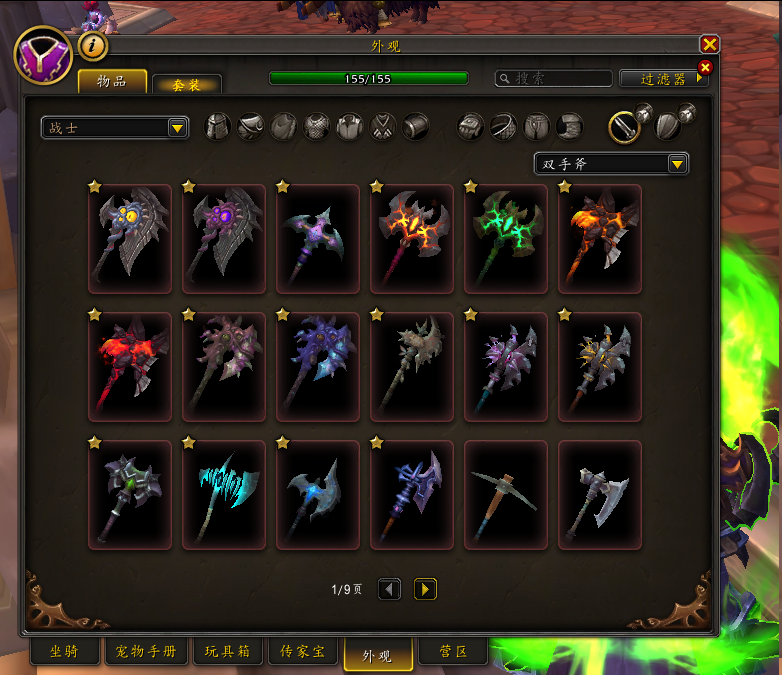Open the 传家宝 heirlooms tab
Screen dimensions: 782x675
(302, 653)
